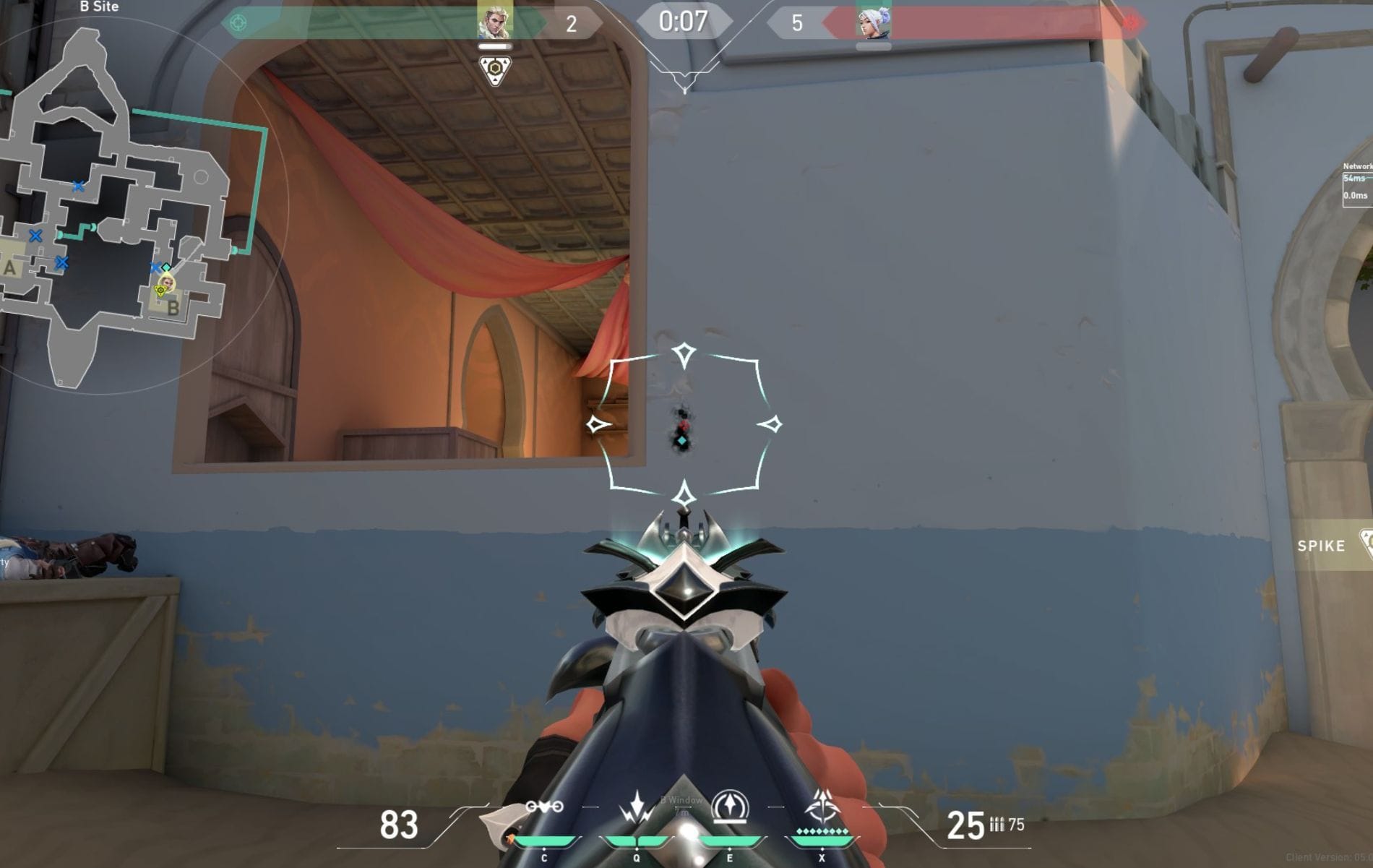This screenshot has height=868, width=1373.
Task: Select the Cloudburst ability icon (C slot)
Action: click(x=544, y=807)
